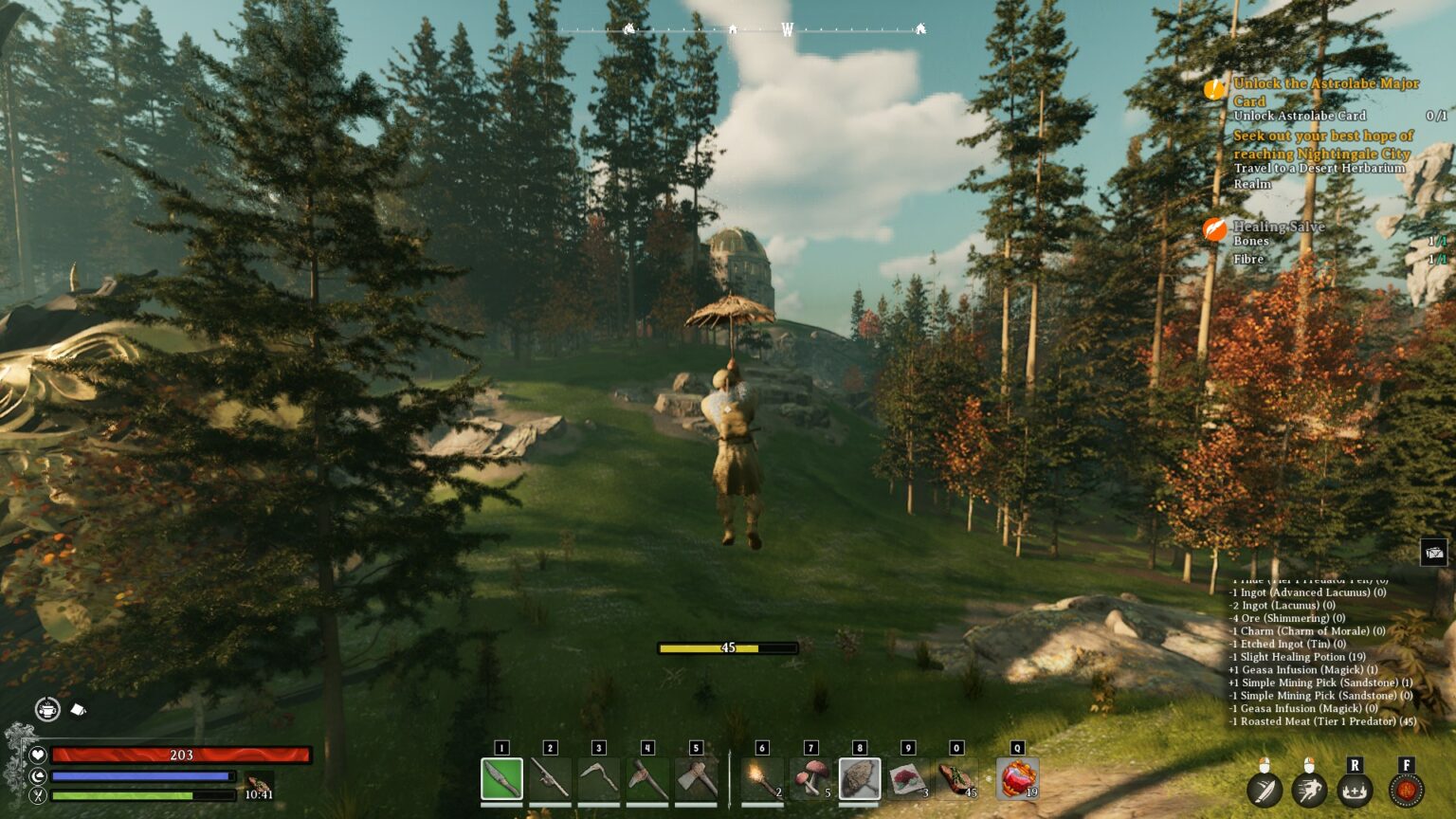Screen dimensions: 1456x819
Task: Equip the fishing rod hotbar slot
Action: (x=550, y=779)
